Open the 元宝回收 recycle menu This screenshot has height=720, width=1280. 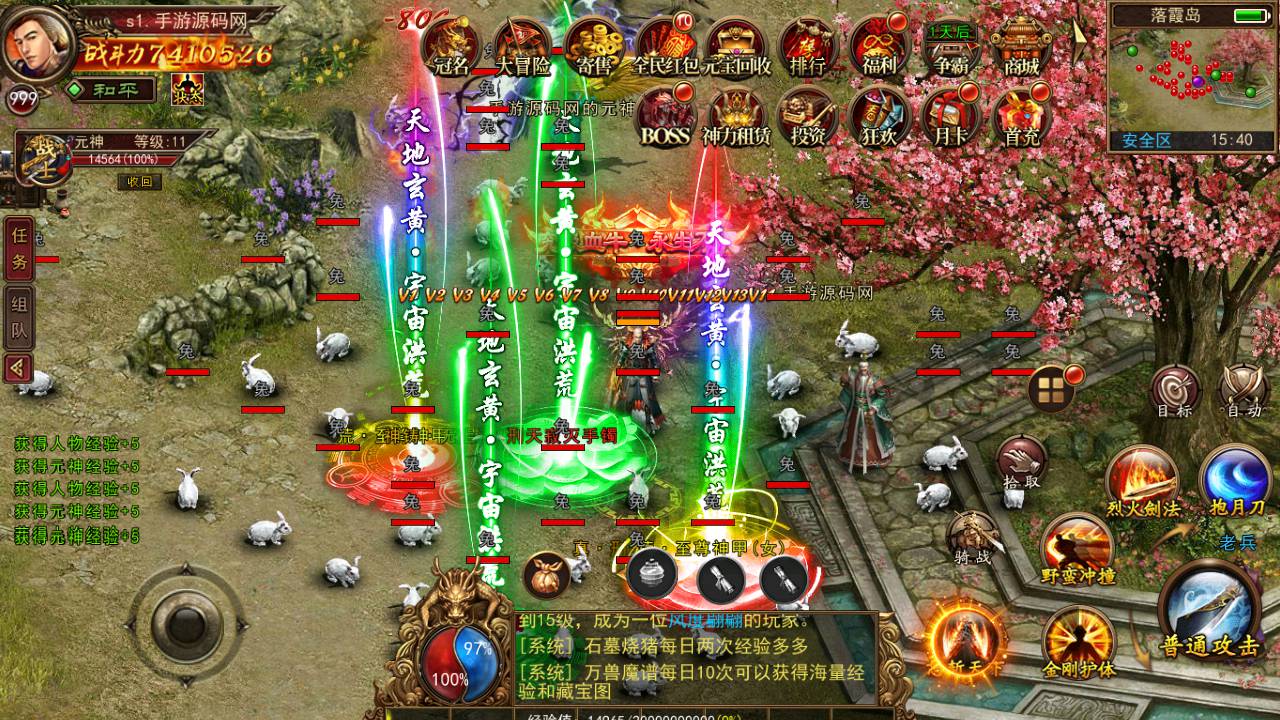(x=737, y=47)
